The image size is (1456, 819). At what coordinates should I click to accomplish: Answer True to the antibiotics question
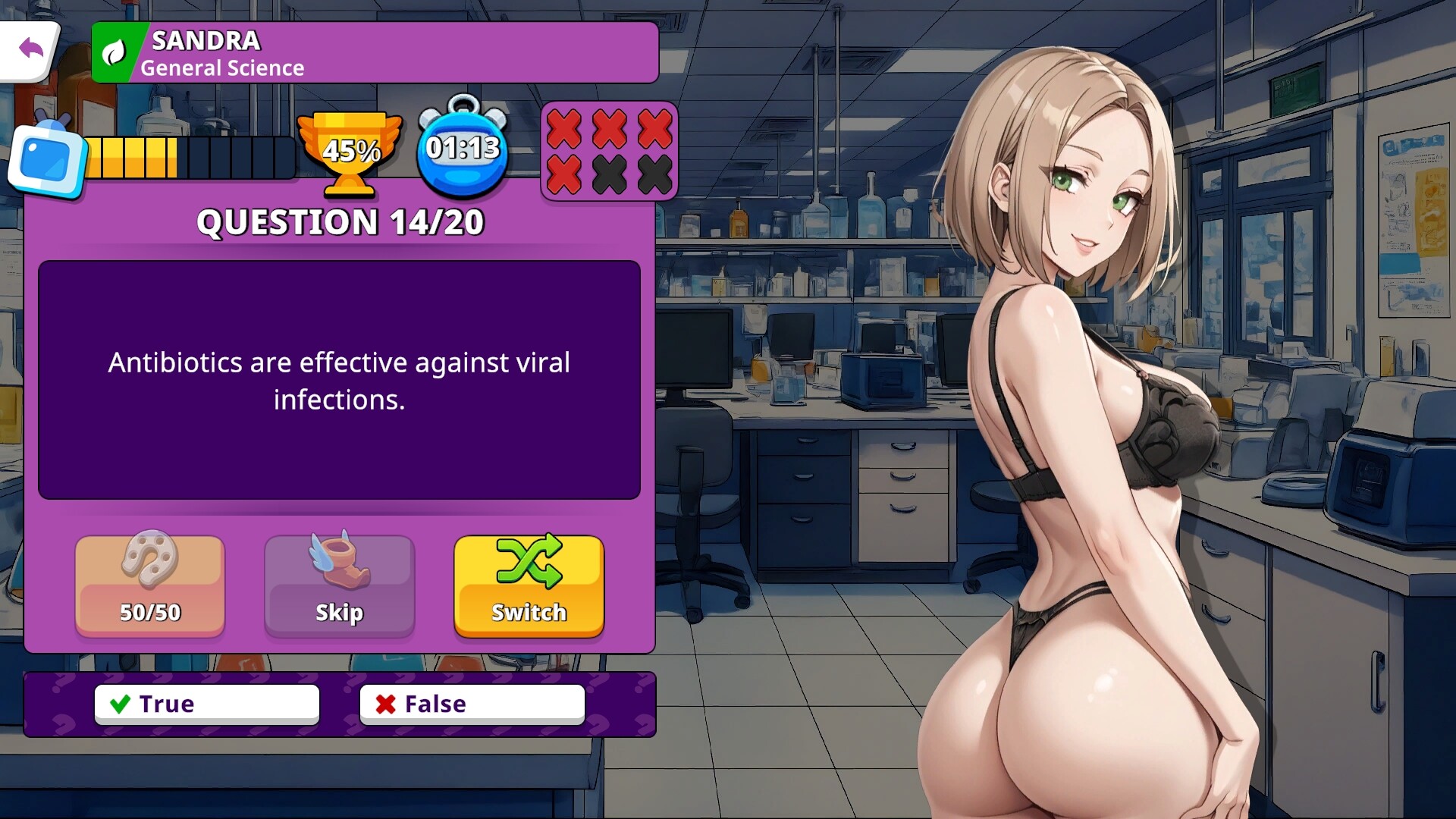pyautogui.click(x=206, y=704)
